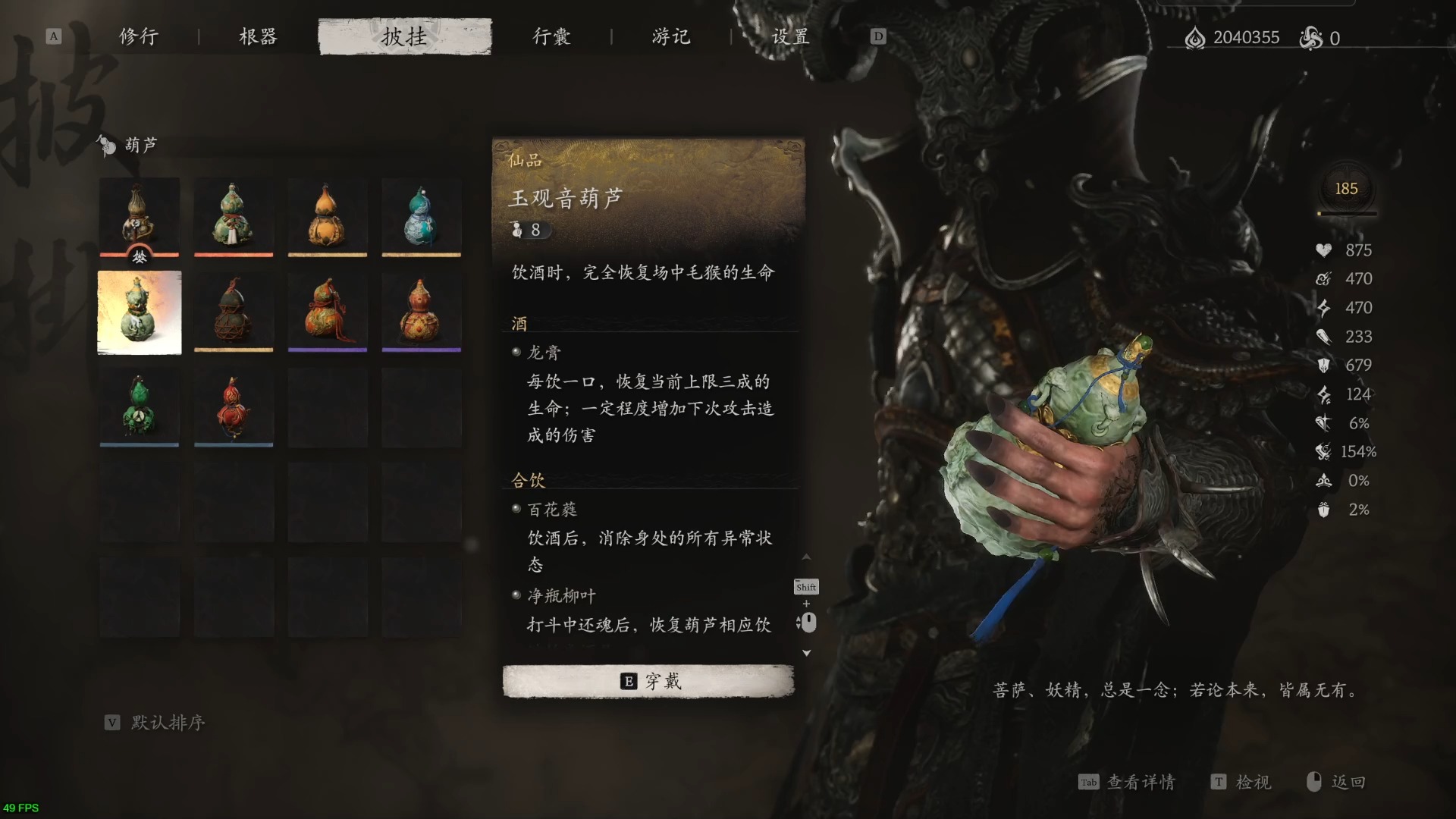Select the critical chance icon at 6%
1456x819 pixels.
pyautogui.click(x=1323, y=424)
